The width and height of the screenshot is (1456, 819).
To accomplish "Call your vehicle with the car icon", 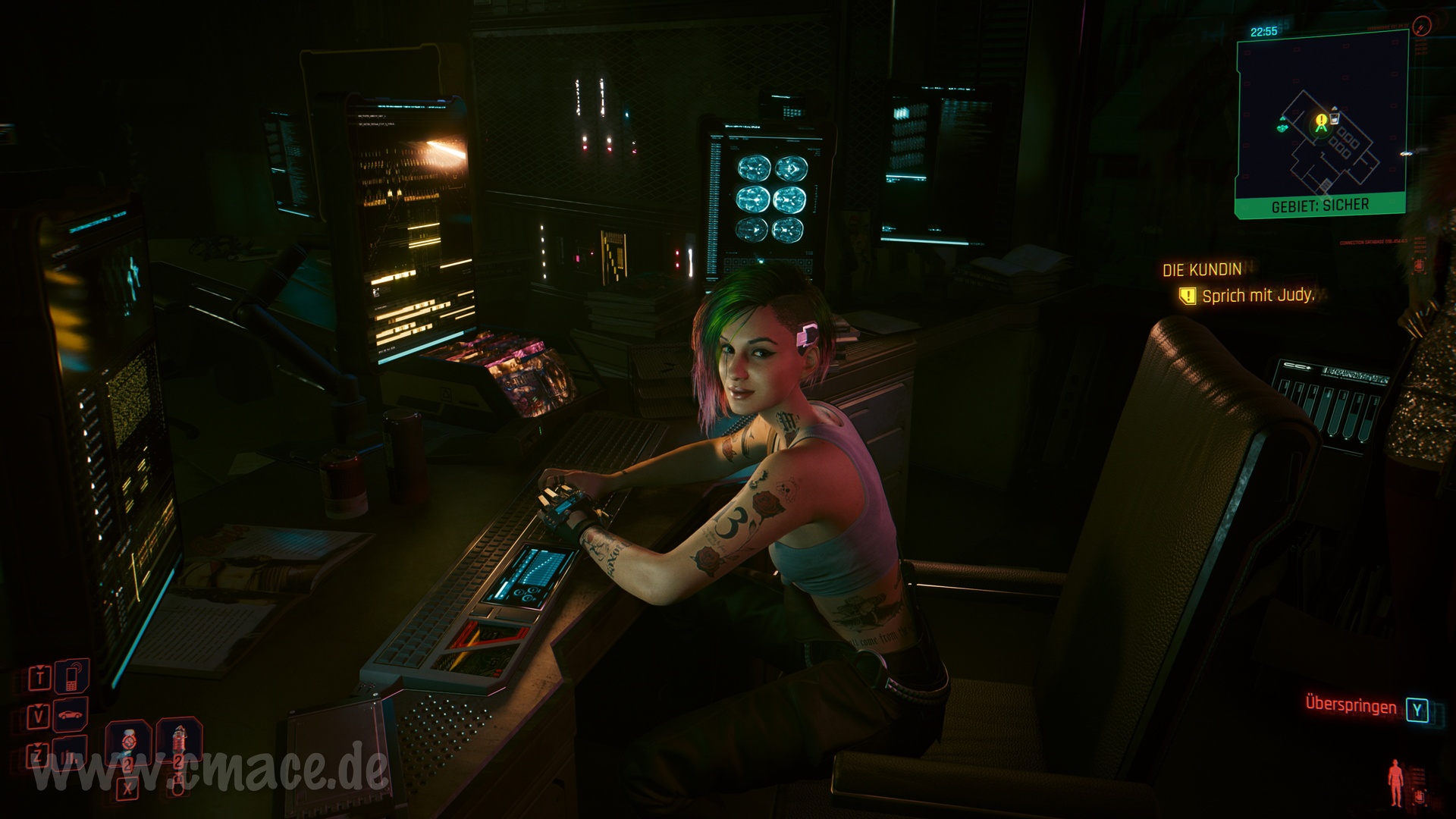I will (x=71, y=714).
